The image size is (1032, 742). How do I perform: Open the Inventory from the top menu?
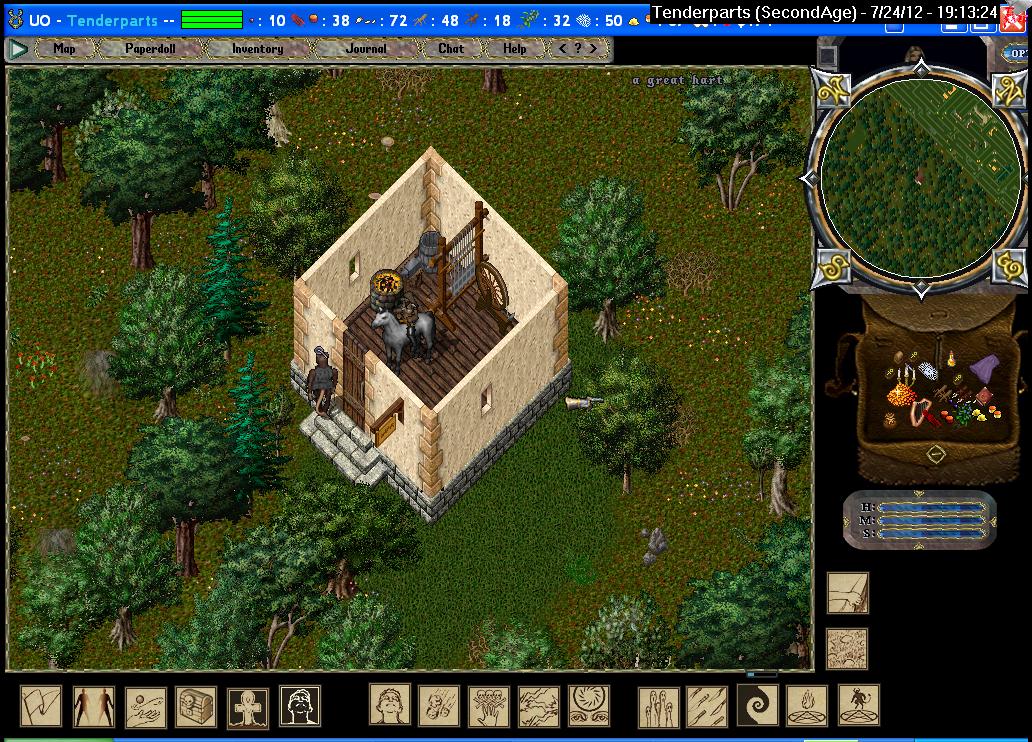coord(257,48)
